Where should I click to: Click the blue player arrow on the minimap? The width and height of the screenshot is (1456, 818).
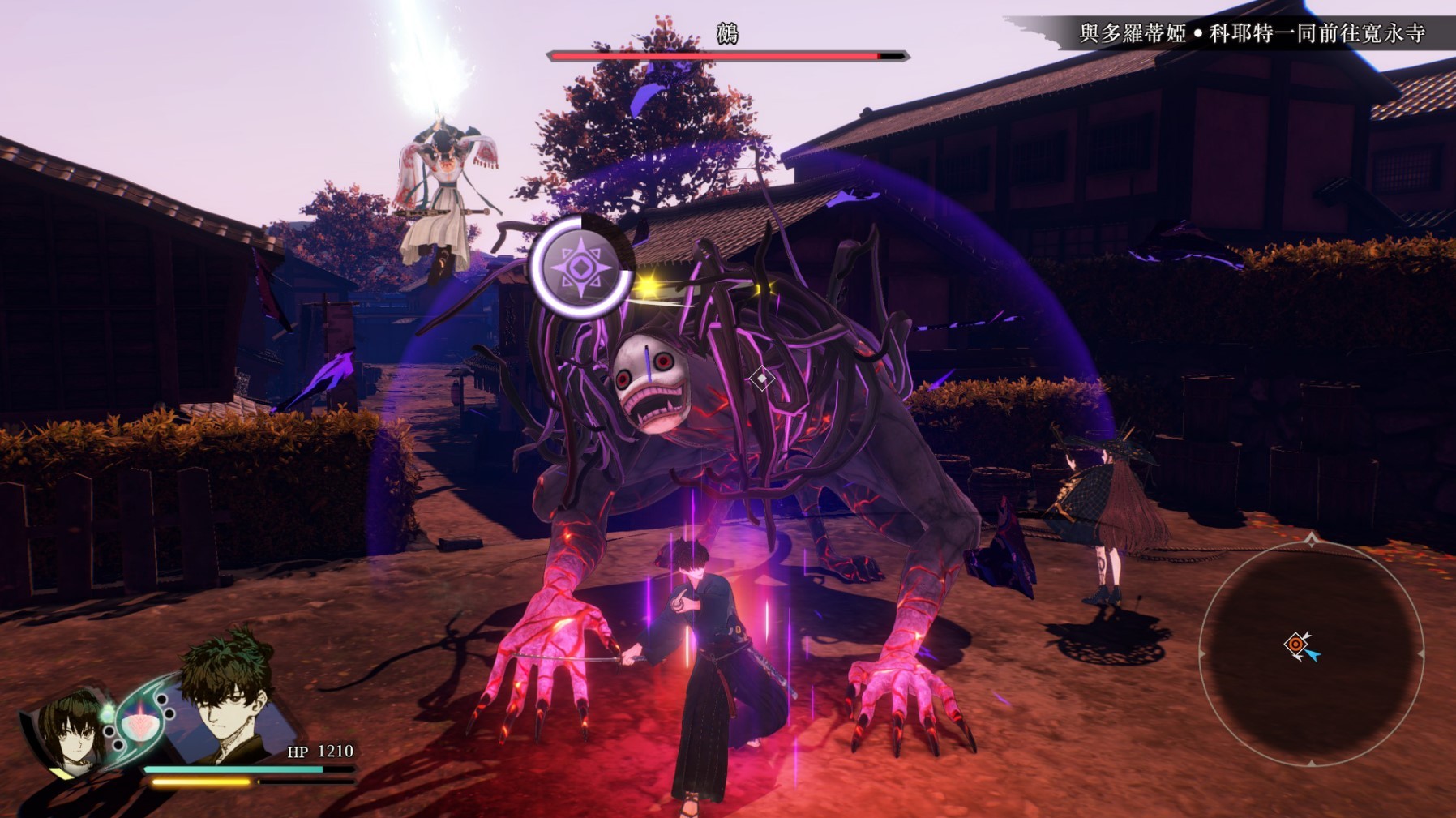(1314, 654)
